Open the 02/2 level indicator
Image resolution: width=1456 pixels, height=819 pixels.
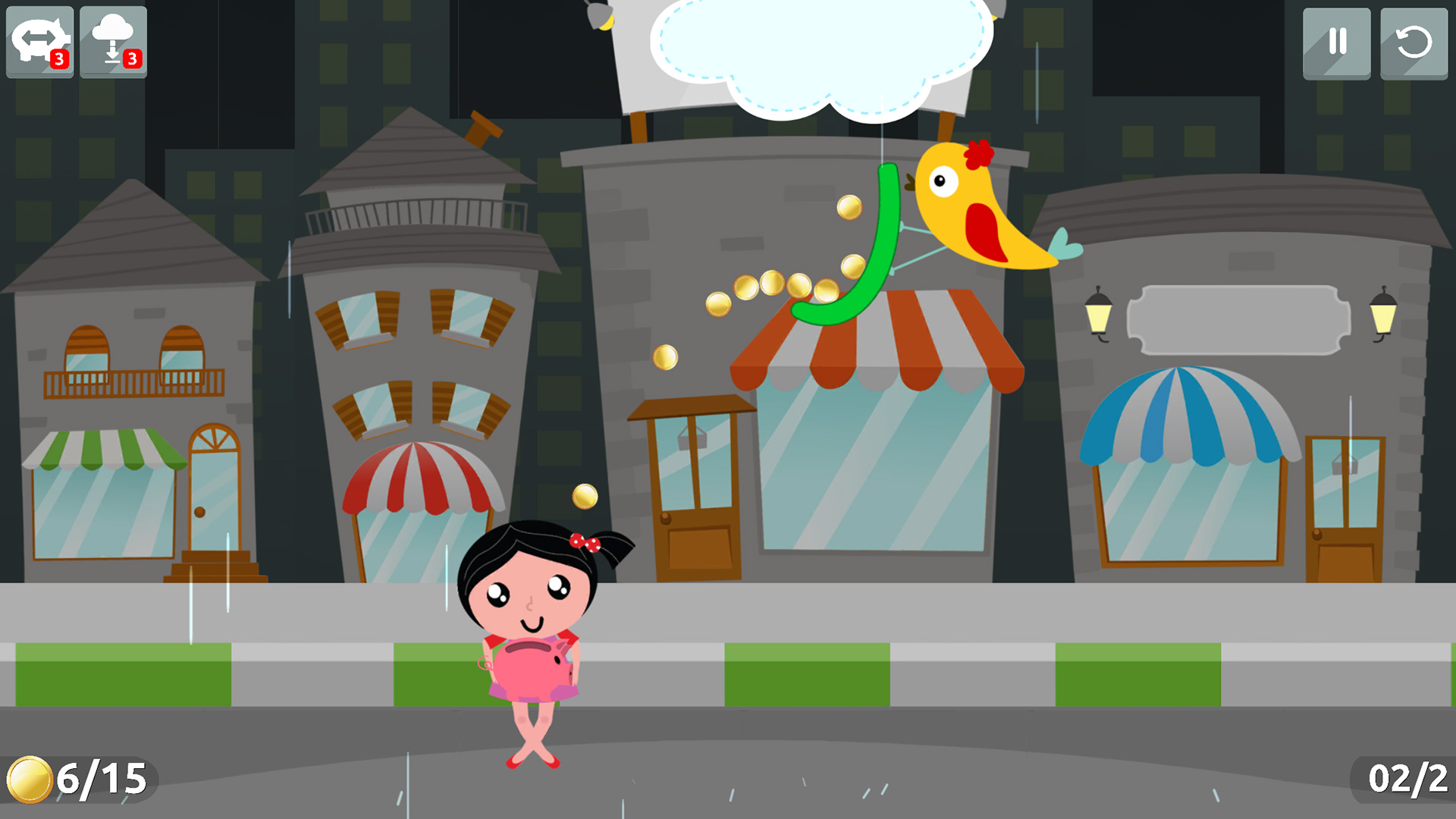pos(1408,777)
